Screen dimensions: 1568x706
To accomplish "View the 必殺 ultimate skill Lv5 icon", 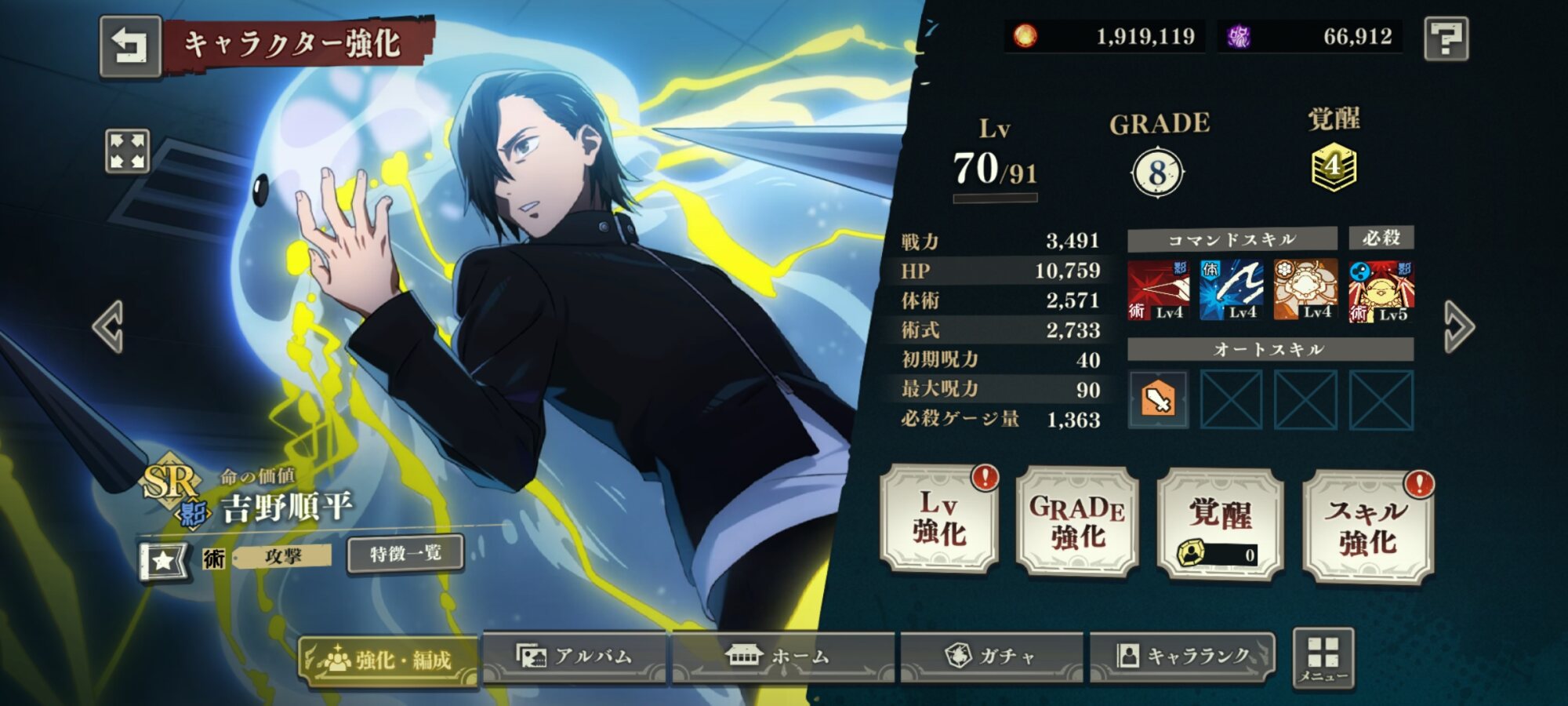I will tap(1381, 291).
